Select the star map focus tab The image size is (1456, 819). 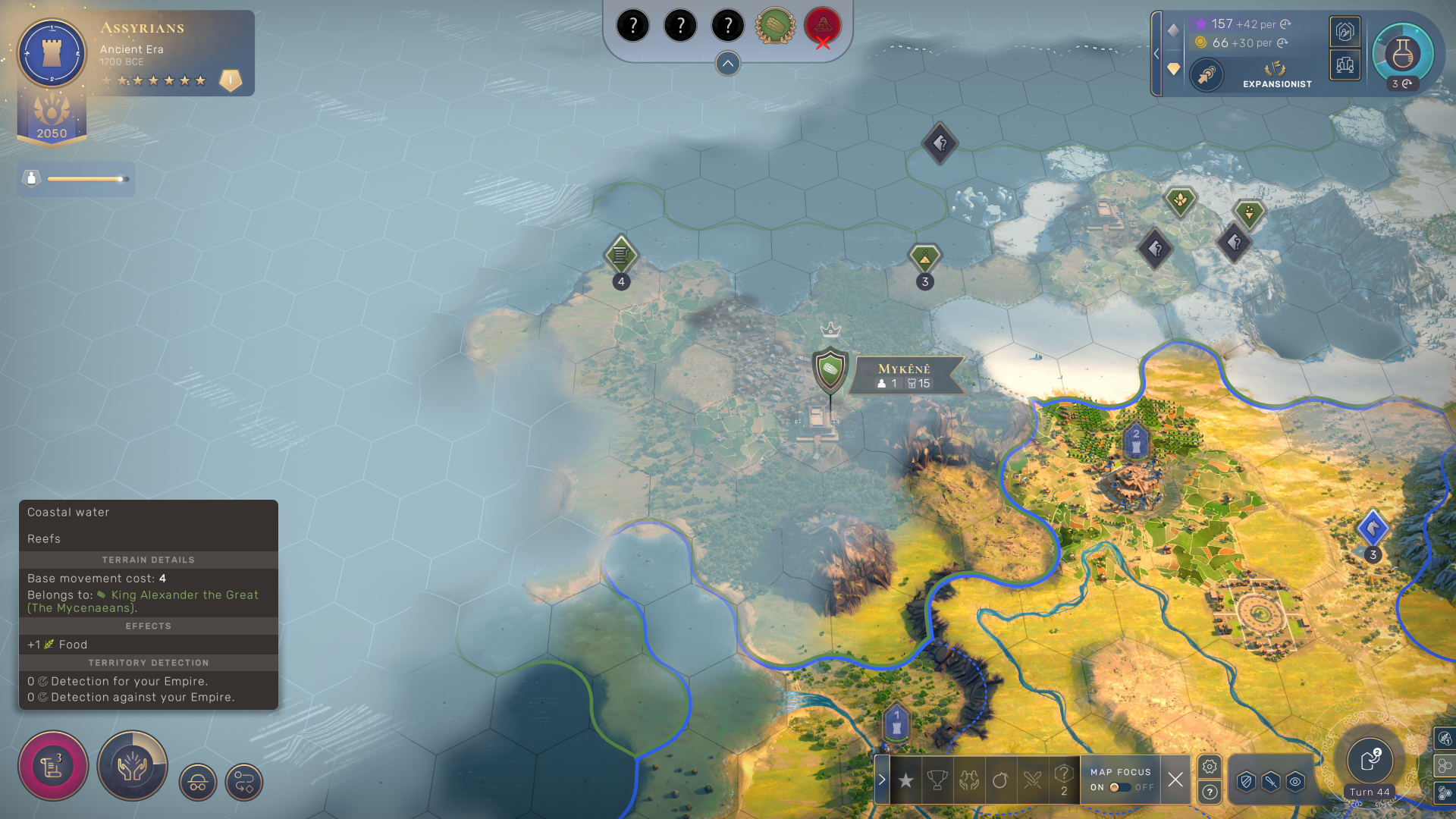point(905,778)
